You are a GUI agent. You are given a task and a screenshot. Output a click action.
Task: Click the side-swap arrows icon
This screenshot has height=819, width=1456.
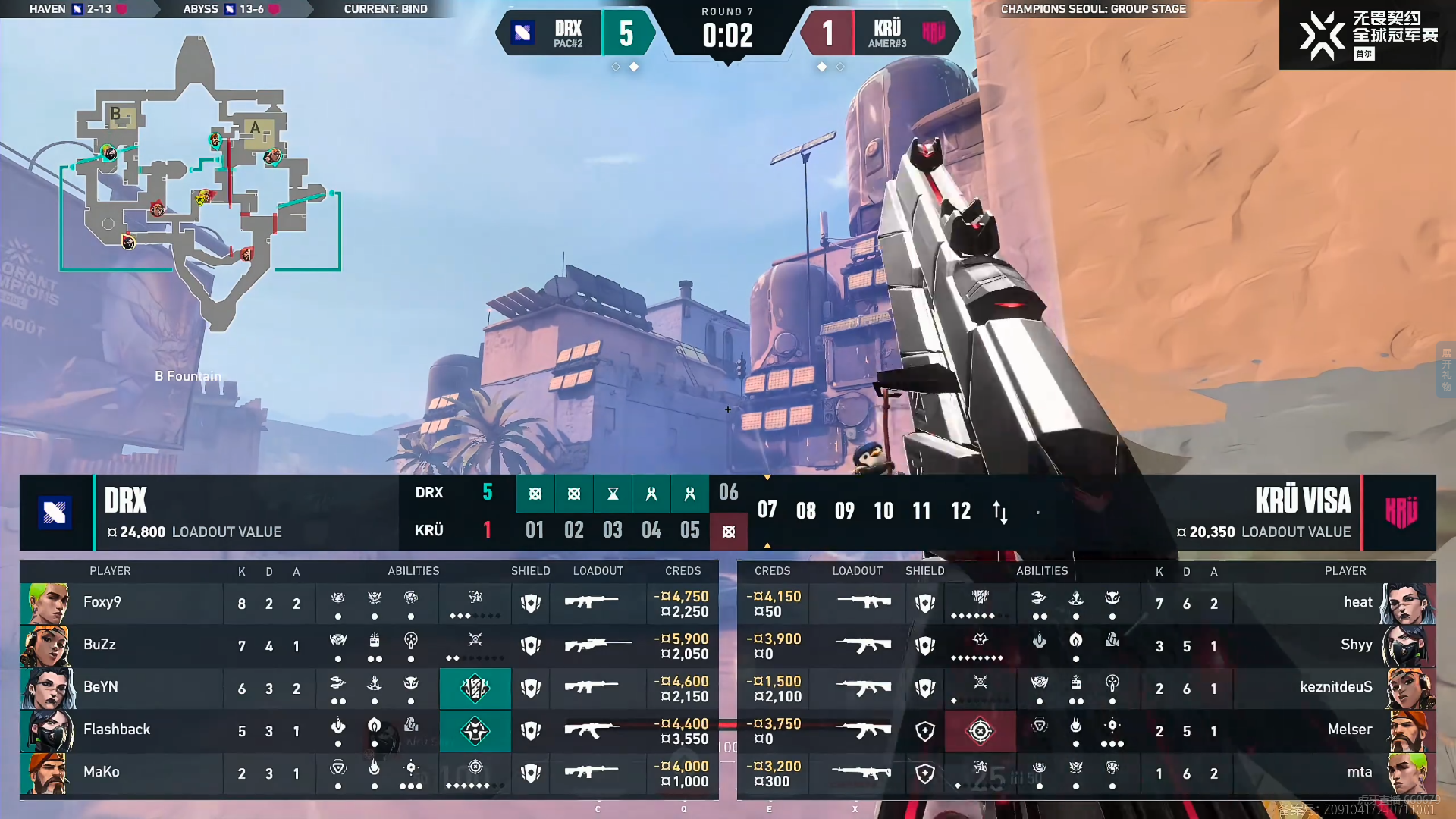[x=1000, y=512]
